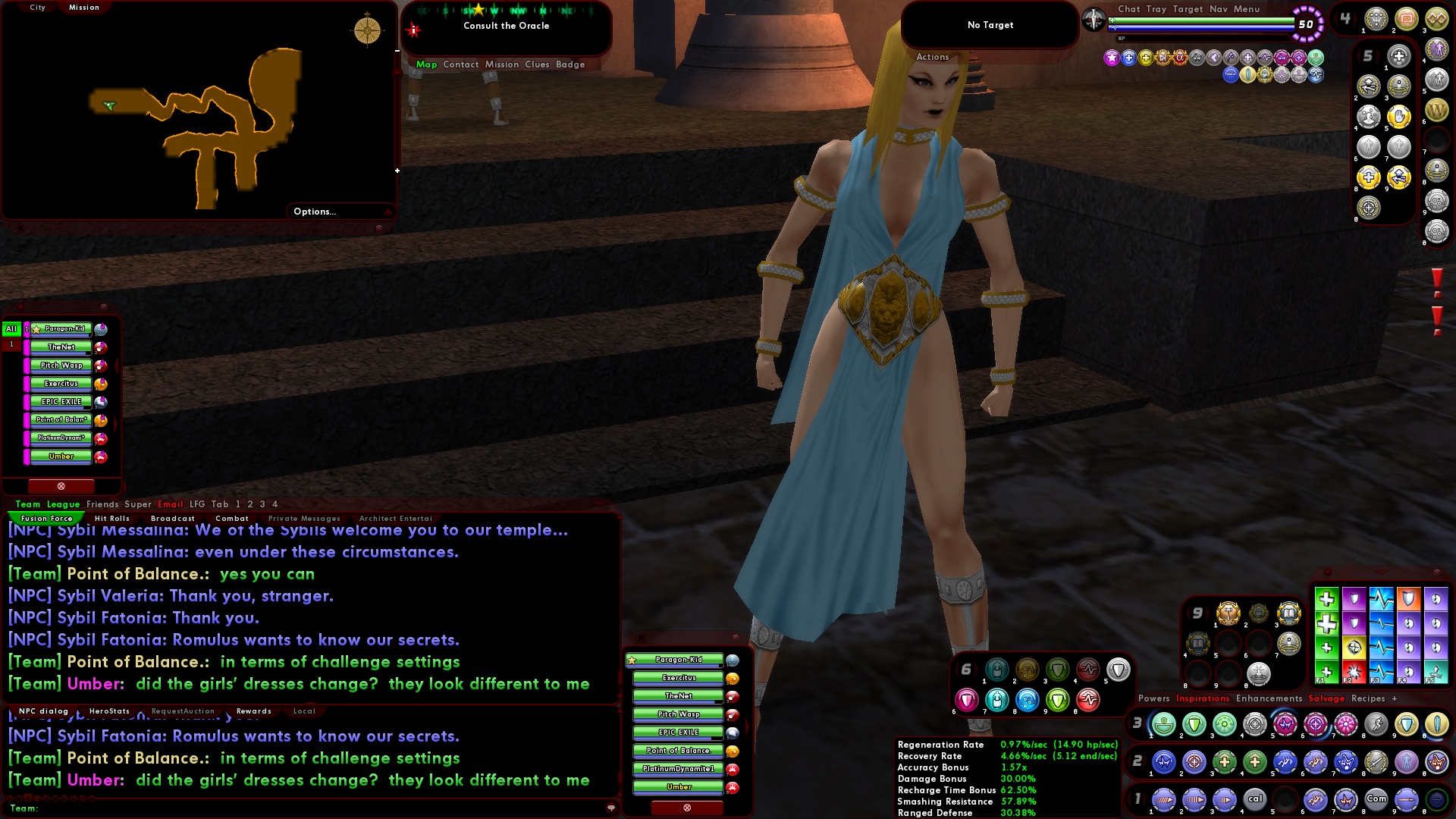
Task: Activate the "cal" macro in power tray 1
Action: (1256, 798)
